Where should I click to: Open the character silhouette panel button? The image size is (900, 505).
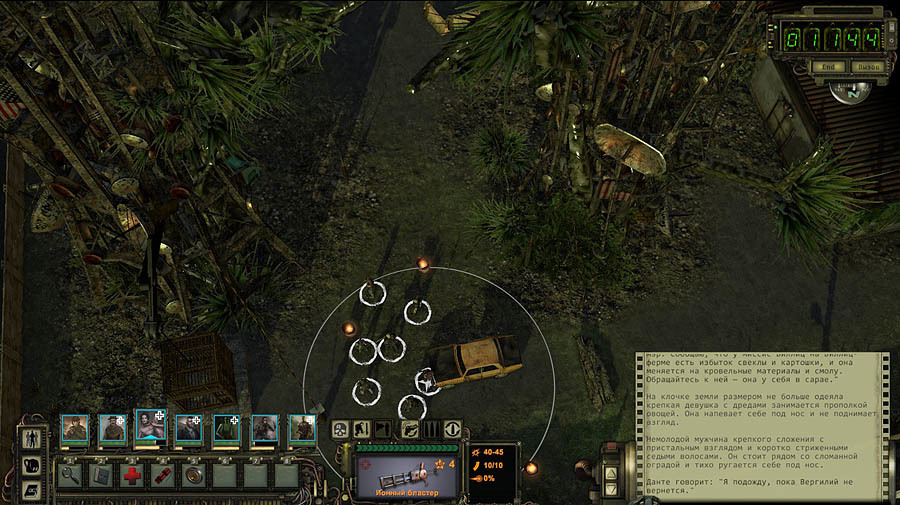(x=30, y=439)
